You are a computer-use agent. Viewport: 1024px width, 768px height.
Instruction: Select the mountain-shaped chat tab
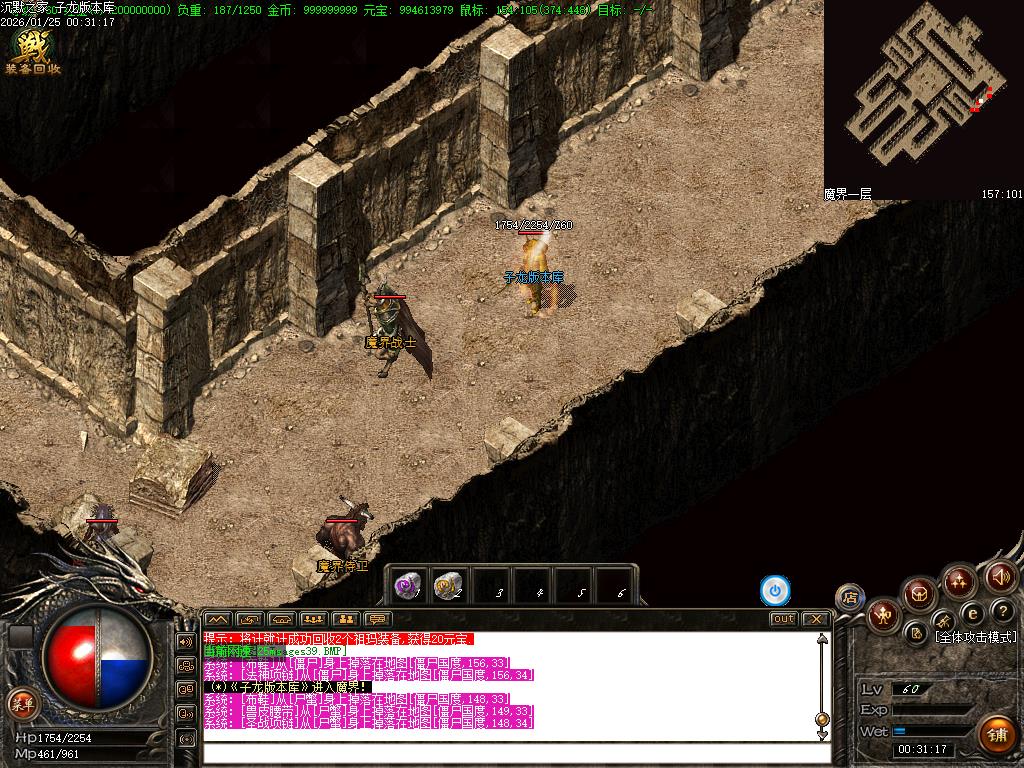pyautogui.click(x=217, y=619)
